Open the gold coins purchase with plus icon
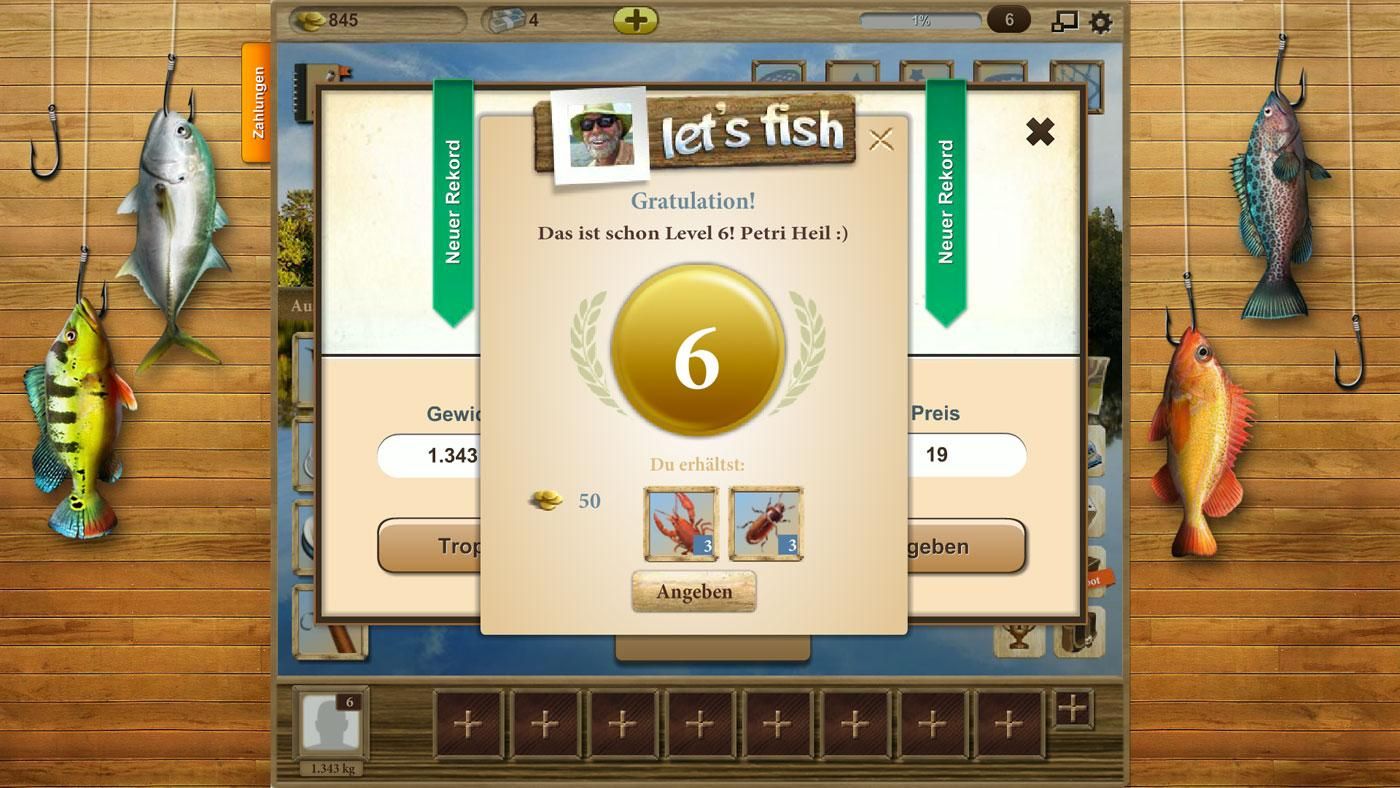 click(x=638, y=17)
